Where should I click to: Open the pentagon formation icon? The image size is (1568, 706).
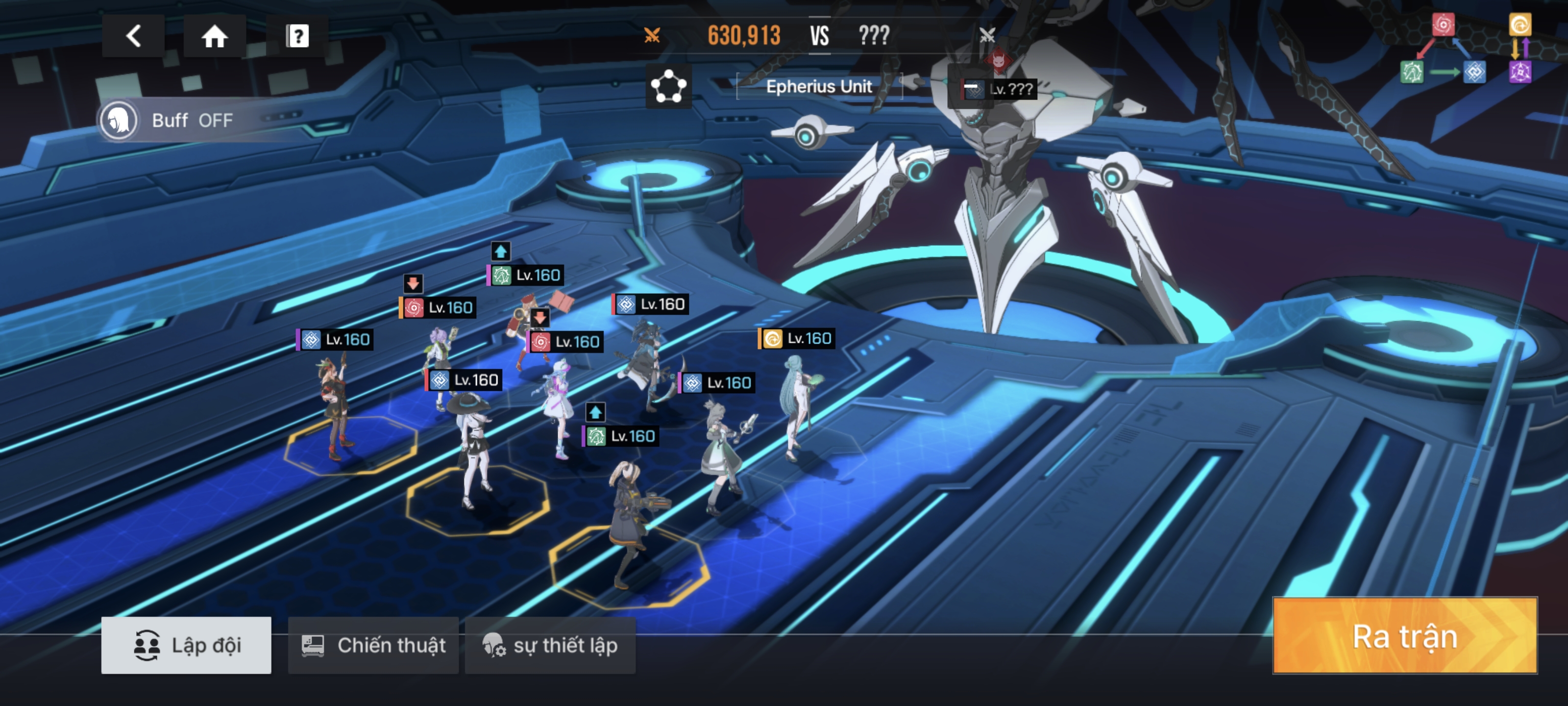click(x=668, y=86)
